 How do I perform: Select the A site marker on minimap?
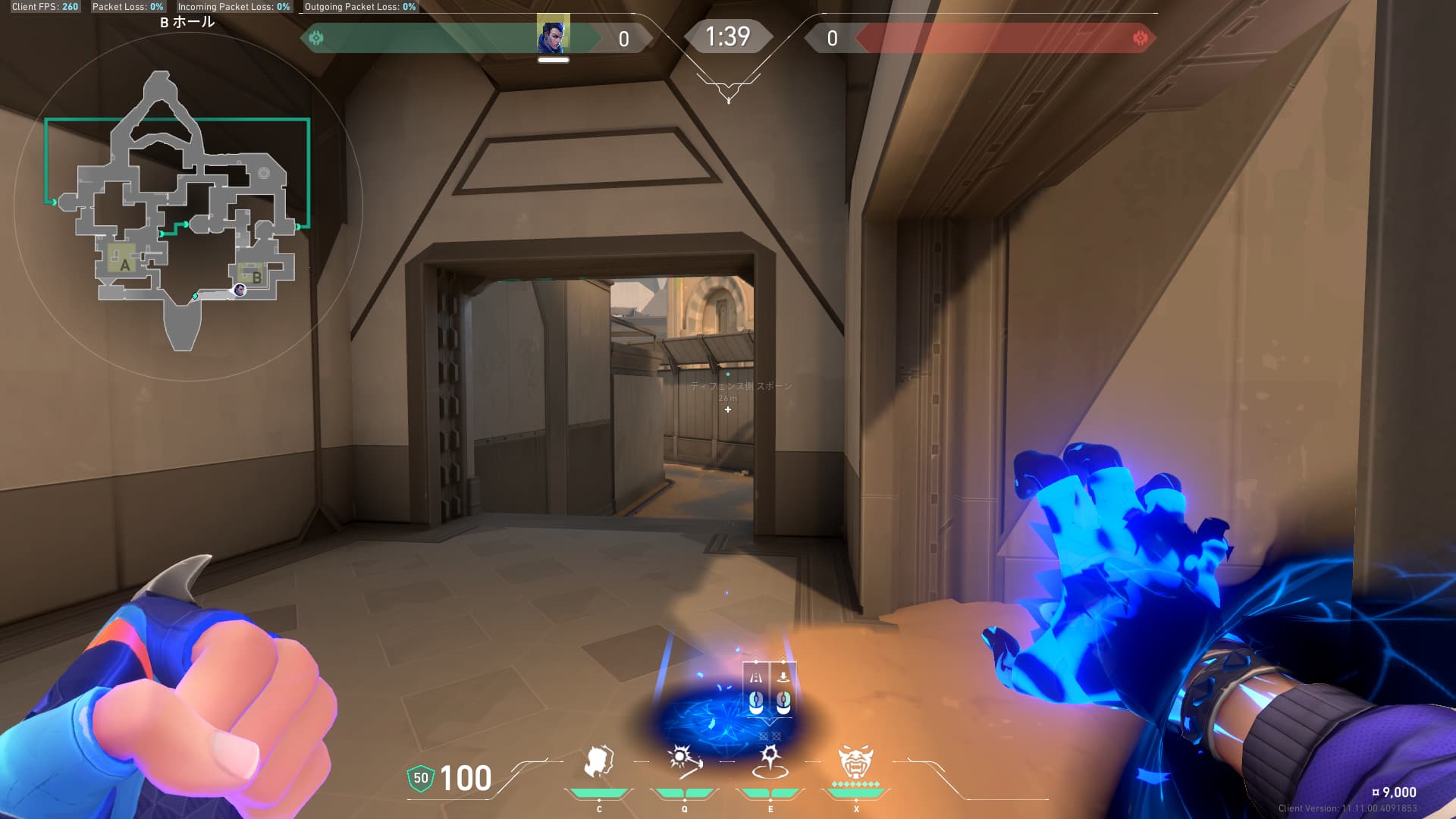coord(125,265)
